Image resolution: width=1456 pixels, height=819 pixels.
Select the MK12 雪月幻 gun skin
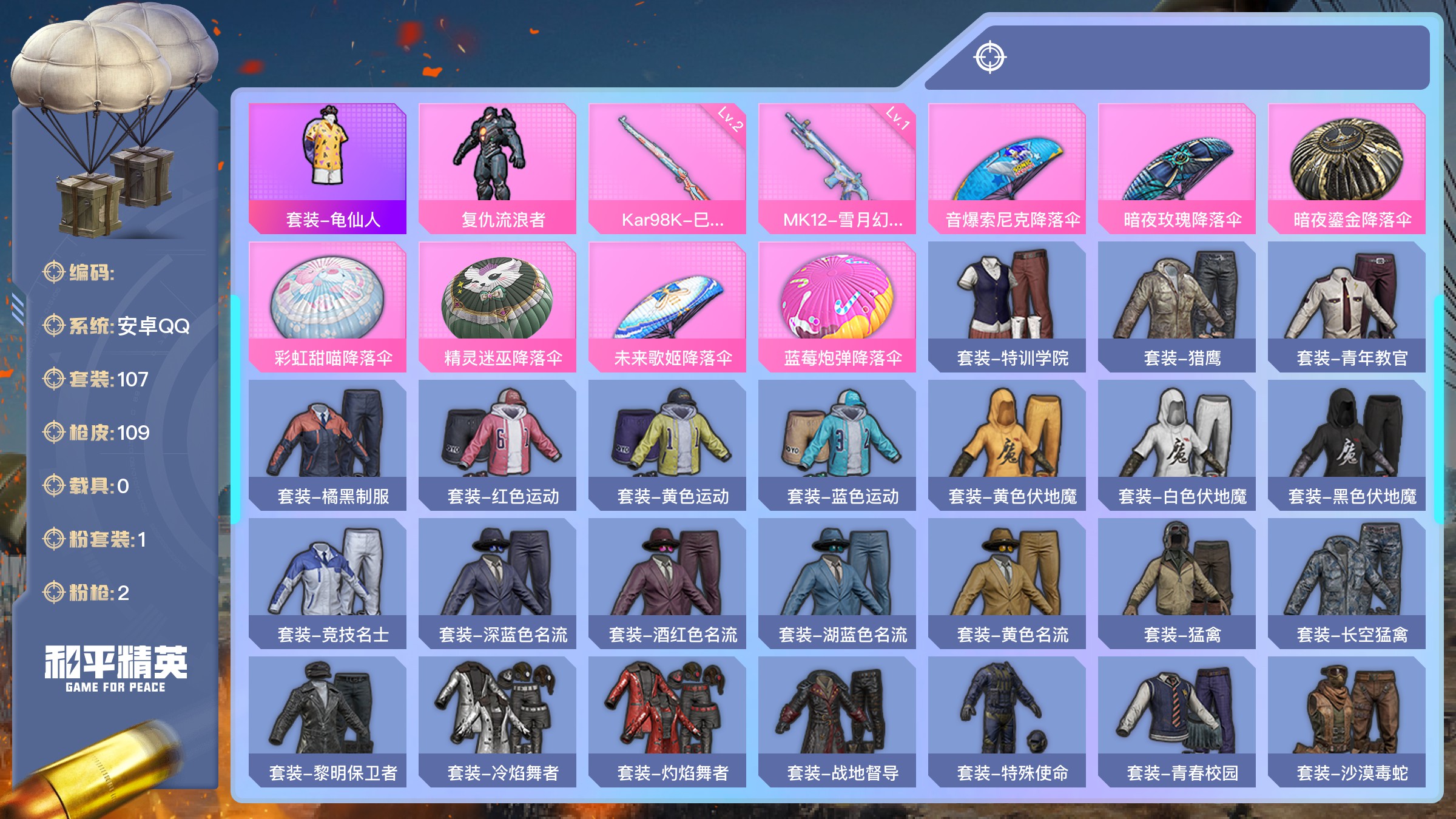837,168
